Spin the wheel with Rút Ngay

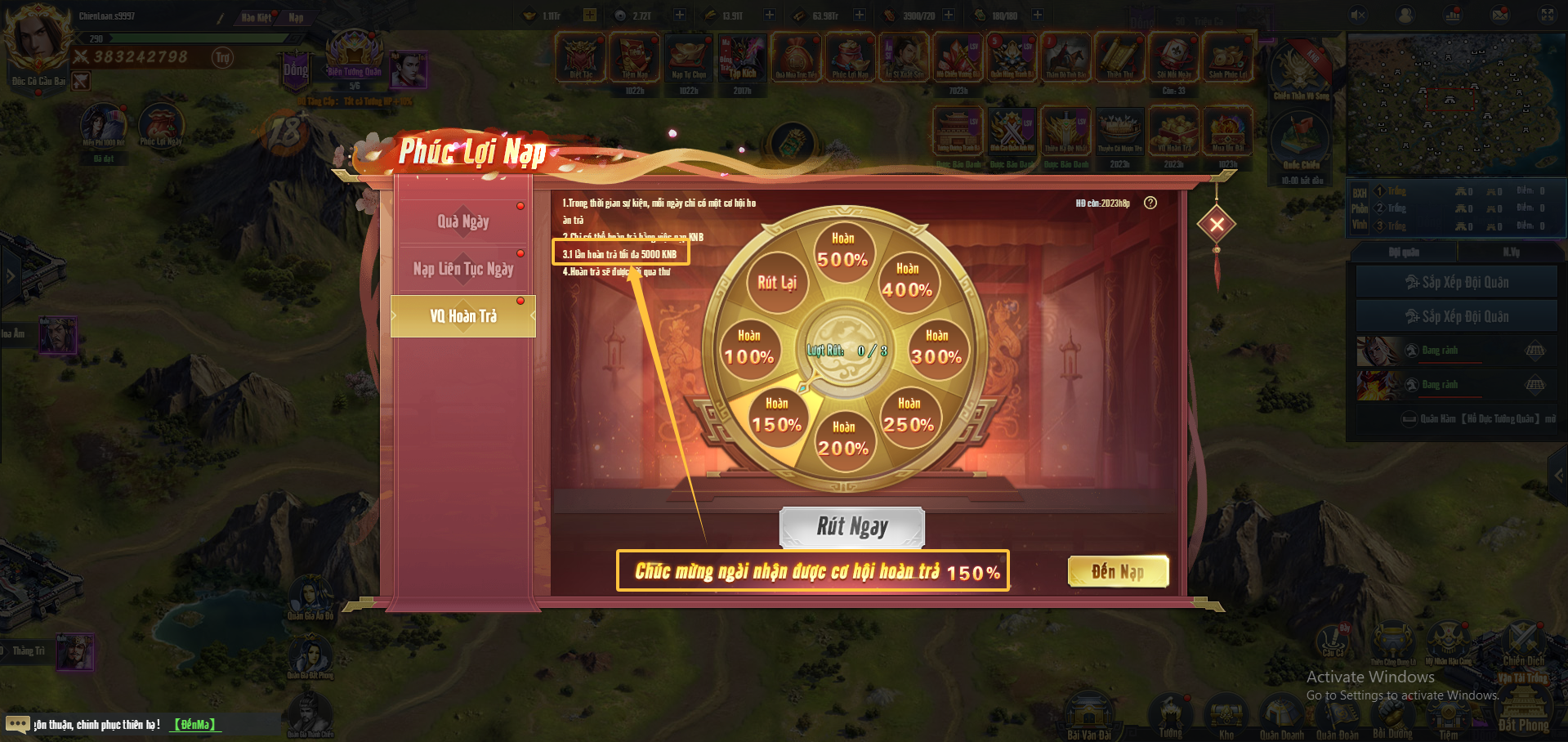(851, 527)
